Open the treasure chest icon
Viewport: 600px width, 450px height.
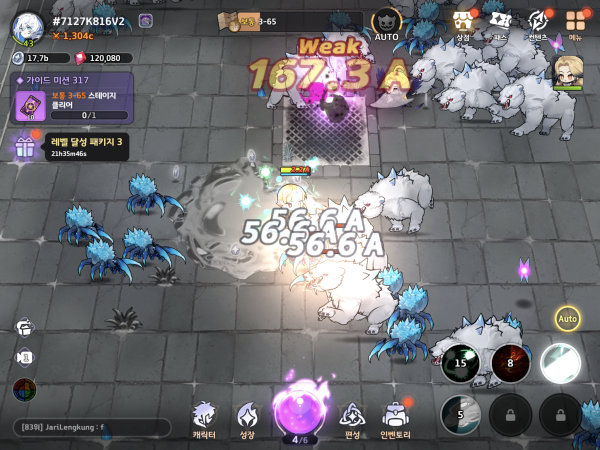click(25, 327)
